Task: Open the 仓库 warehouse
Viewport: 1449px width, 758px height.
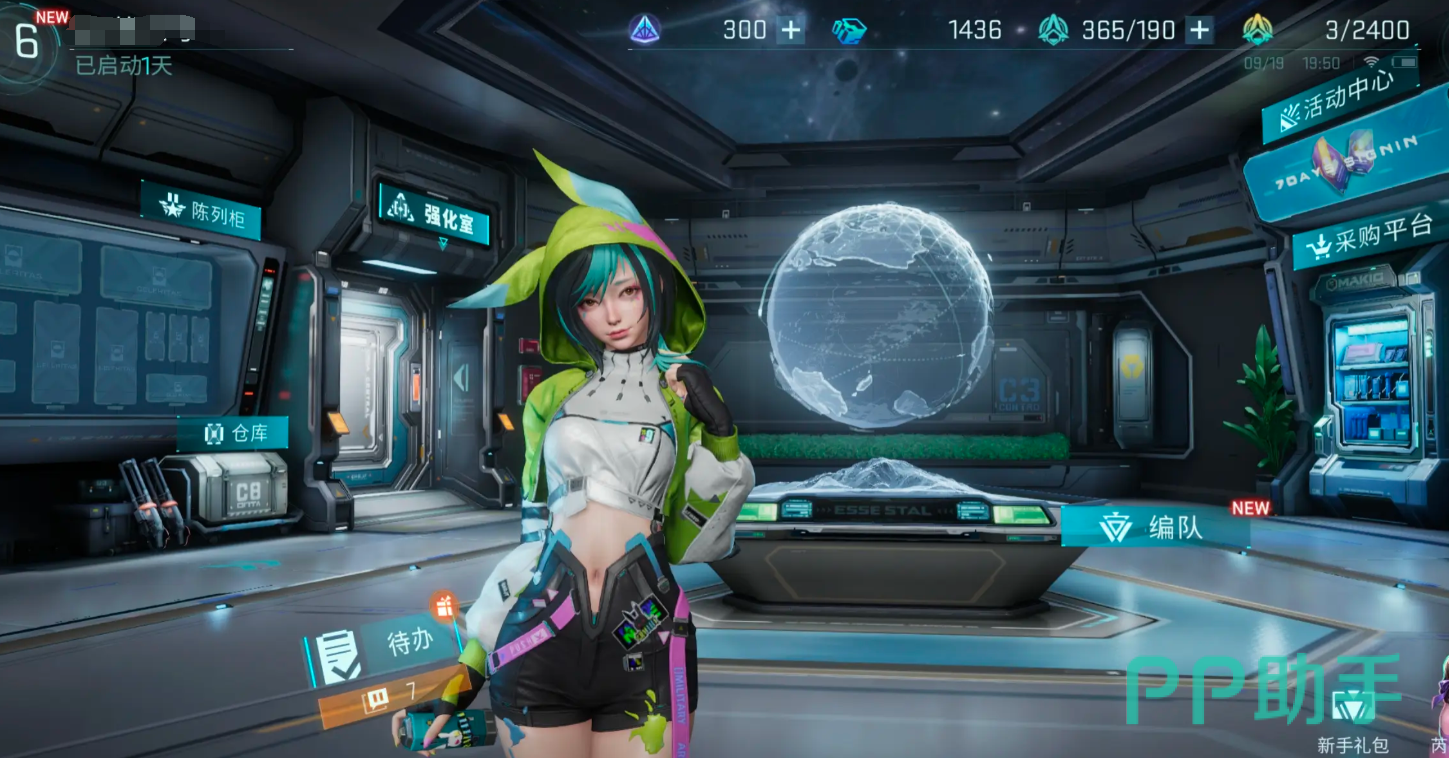Action: (232, 433)
